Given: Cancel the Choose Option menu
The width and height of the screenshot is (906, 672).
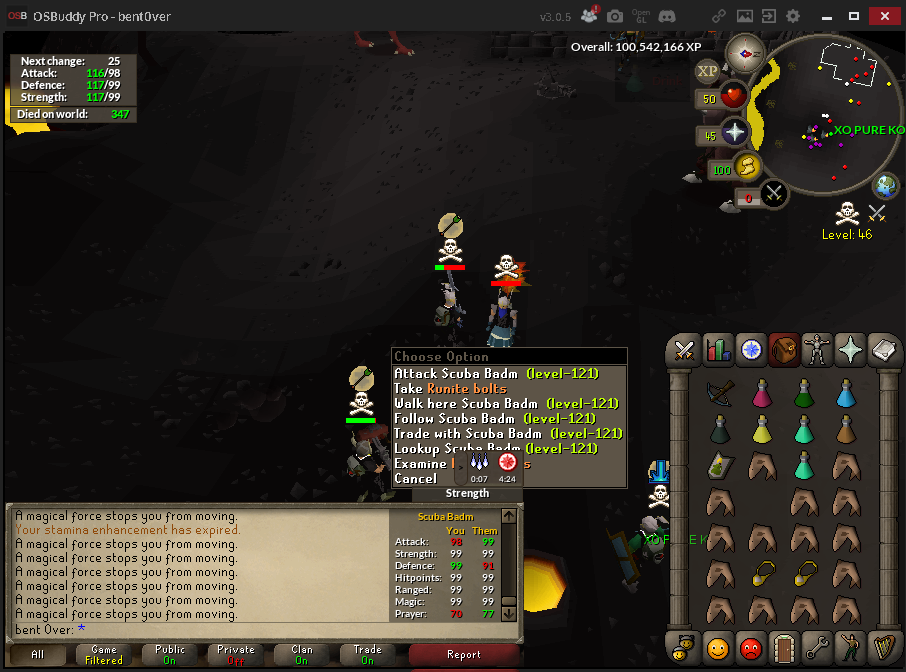Looking at the screenshot, I should point(415,479).
